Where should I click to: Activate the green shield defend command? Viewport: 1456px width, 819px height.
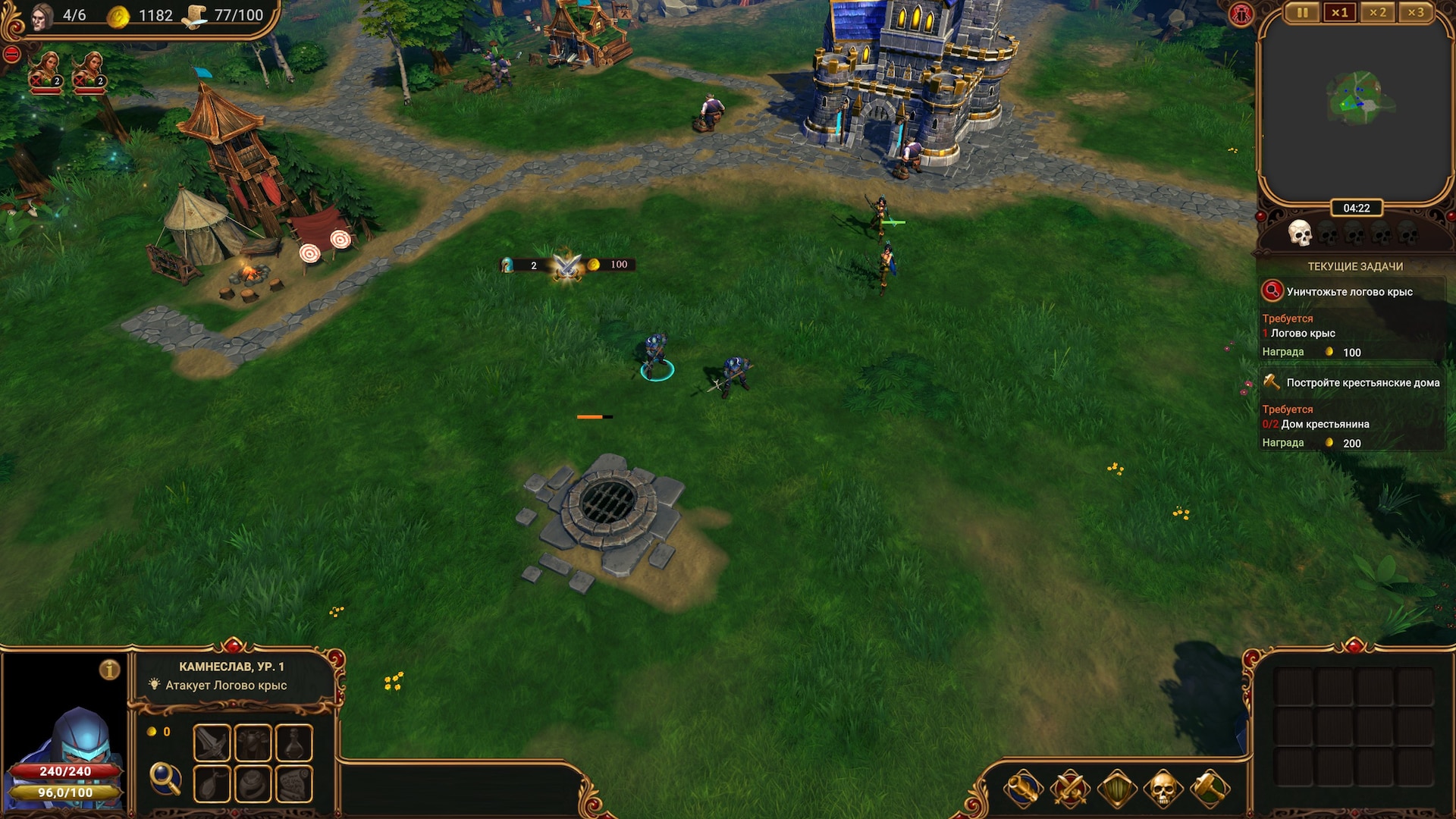pos(1116,790)
